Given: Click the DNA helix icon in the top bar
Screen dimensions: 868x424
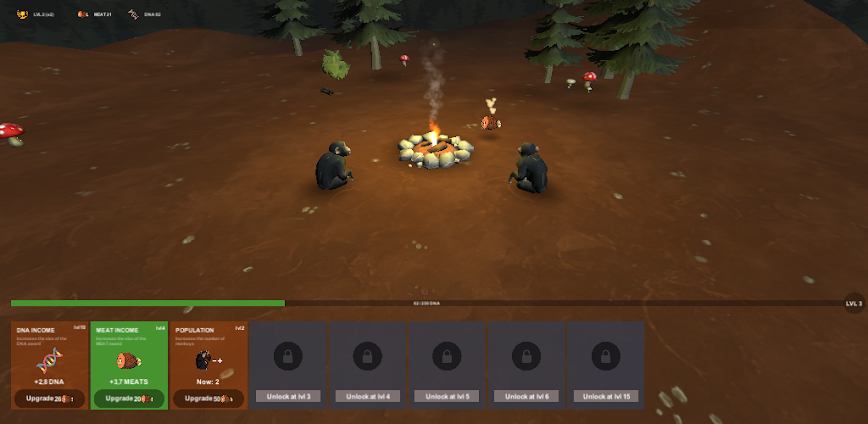Looking at the screenshot, I should pos(133,14).
